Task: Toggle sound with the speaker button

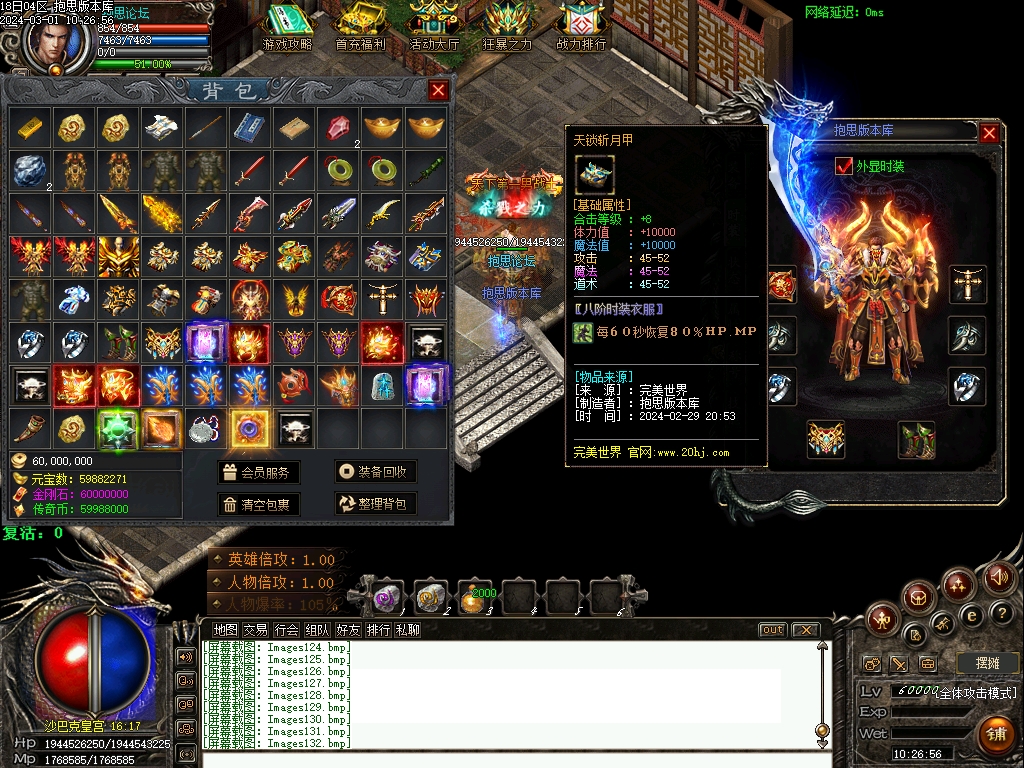Action: point(998,577)
